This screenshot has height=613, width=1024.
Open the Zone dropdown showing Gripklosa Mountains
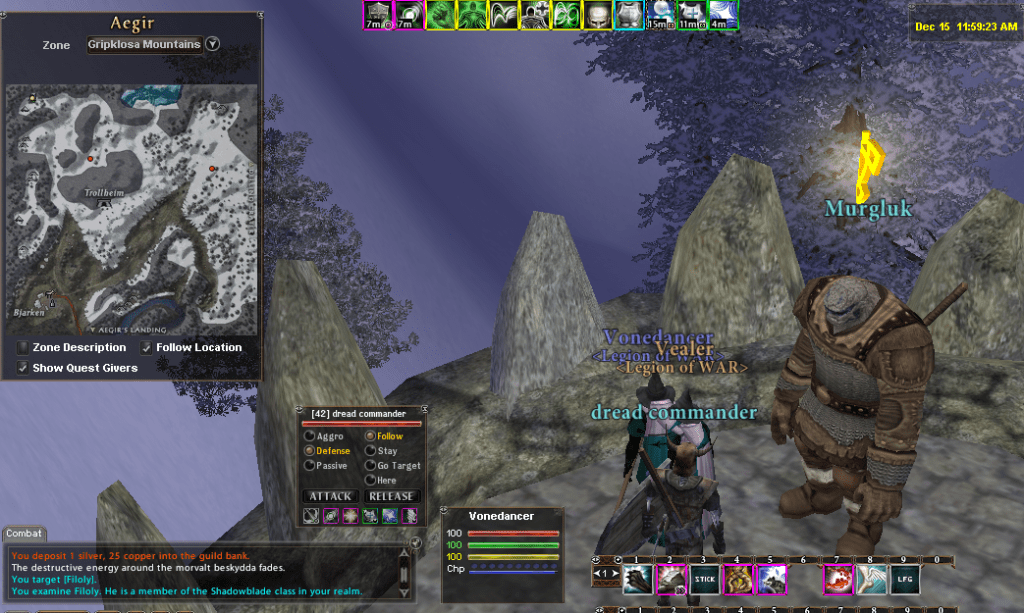pyautogui.click(x=212, y=45)
